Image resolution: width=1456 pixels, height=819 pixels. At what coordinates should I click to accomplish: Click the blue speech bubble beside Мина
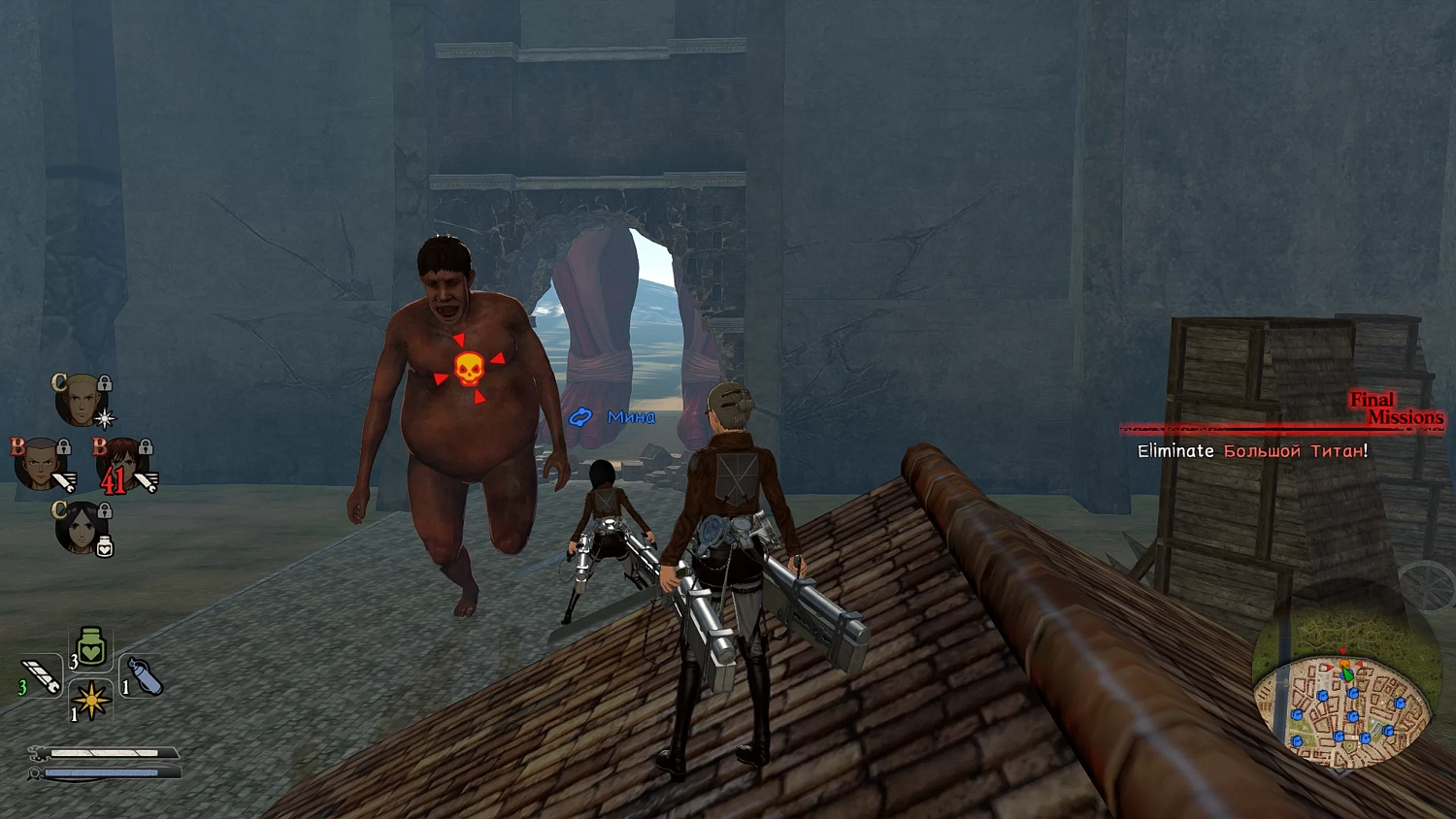point(581,416)
